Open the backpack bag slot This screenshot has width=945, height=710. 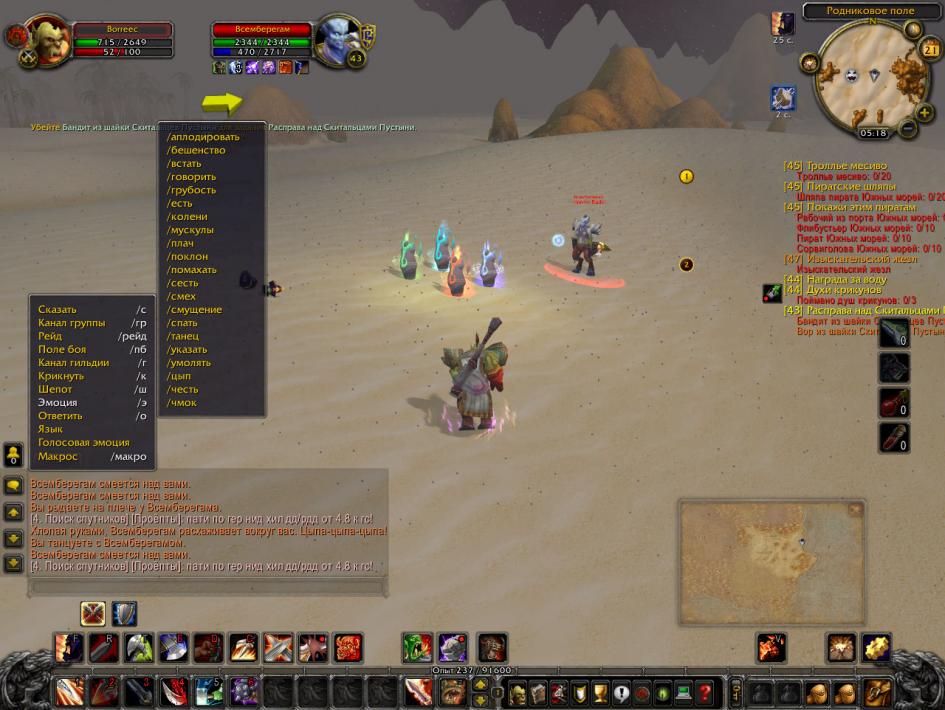877,692
